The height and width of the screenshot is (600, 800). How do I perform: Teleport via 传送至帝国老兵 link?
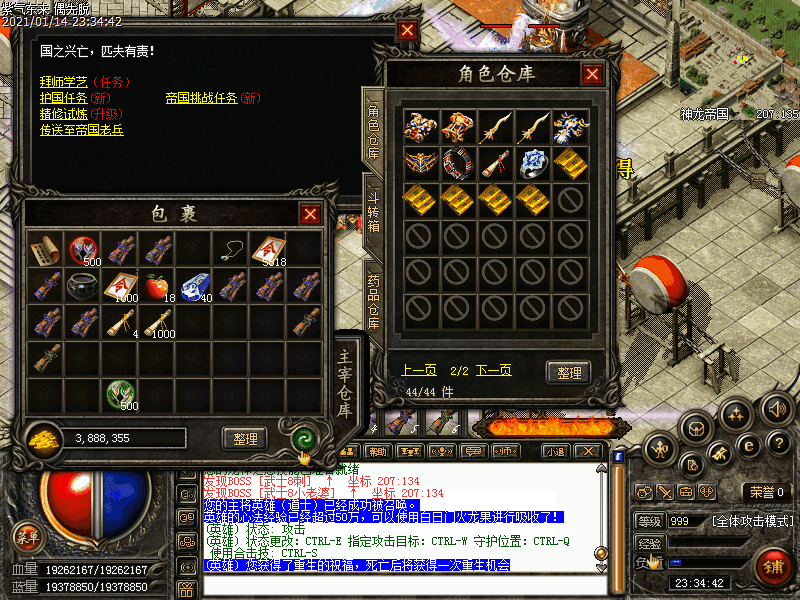(x=82, y=130)
